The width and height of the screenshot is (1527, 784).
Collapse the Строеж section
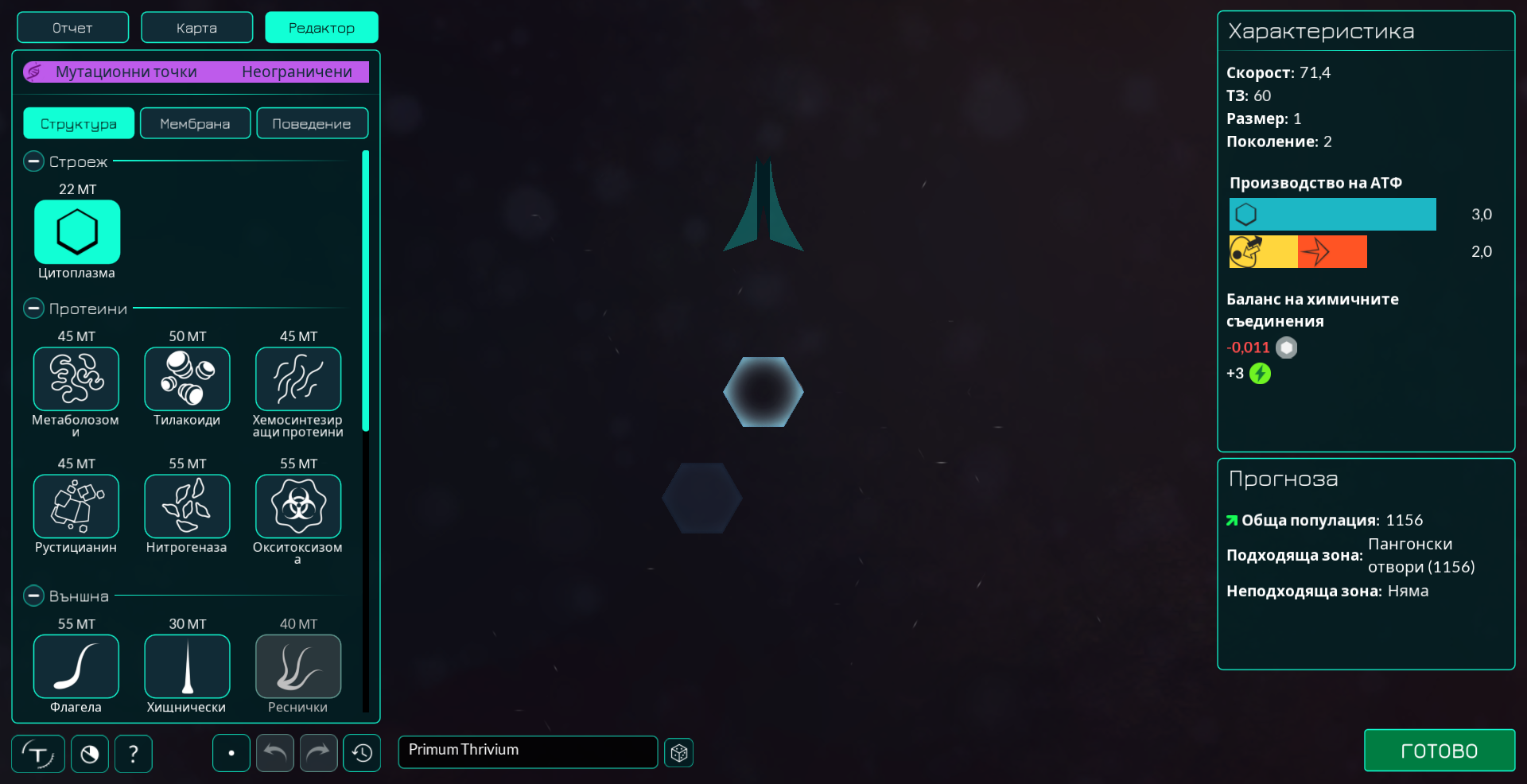(33, 161)
